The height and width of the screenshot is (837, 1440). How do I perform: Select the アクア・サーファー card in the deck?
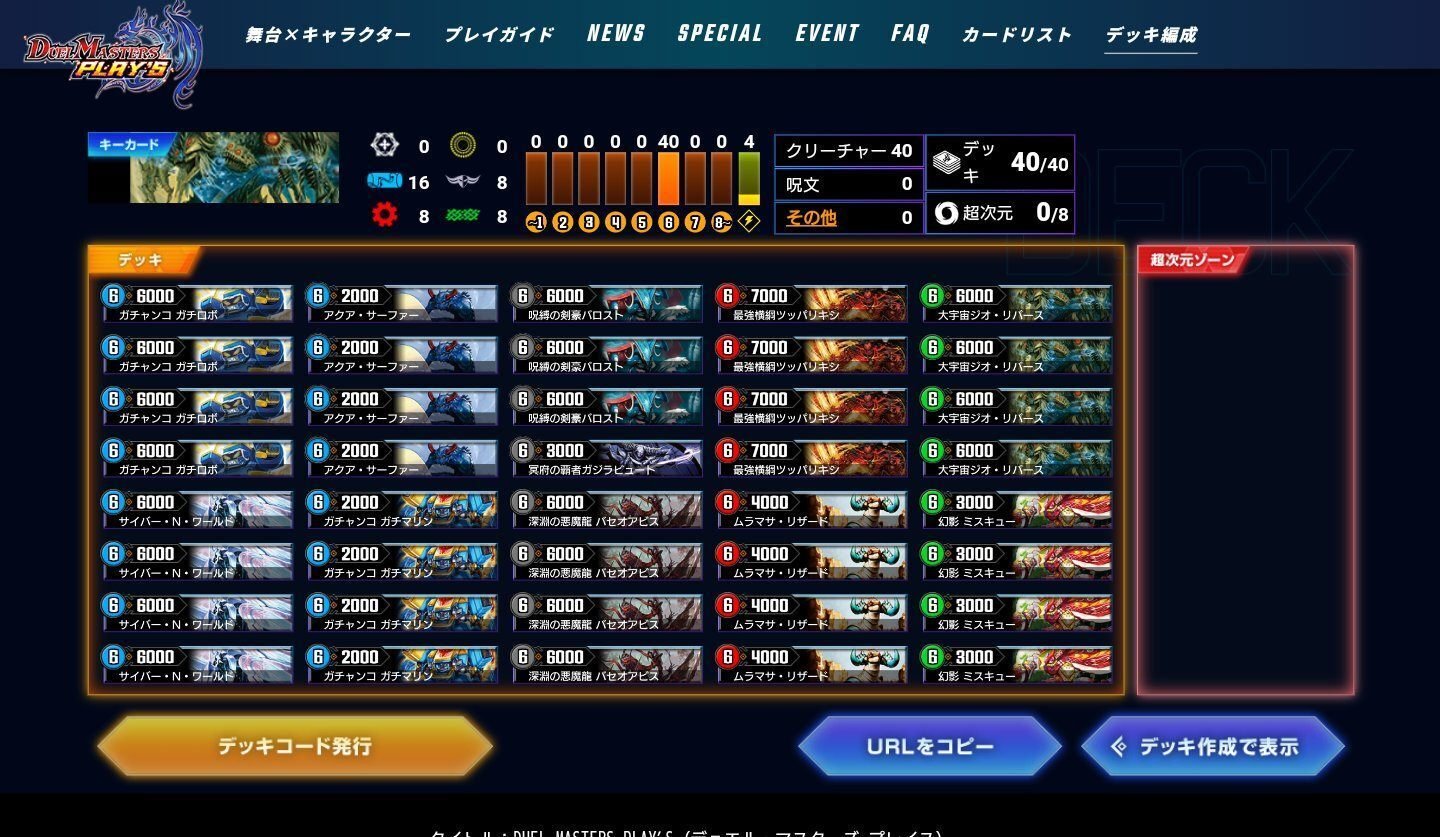pos(401,303)
